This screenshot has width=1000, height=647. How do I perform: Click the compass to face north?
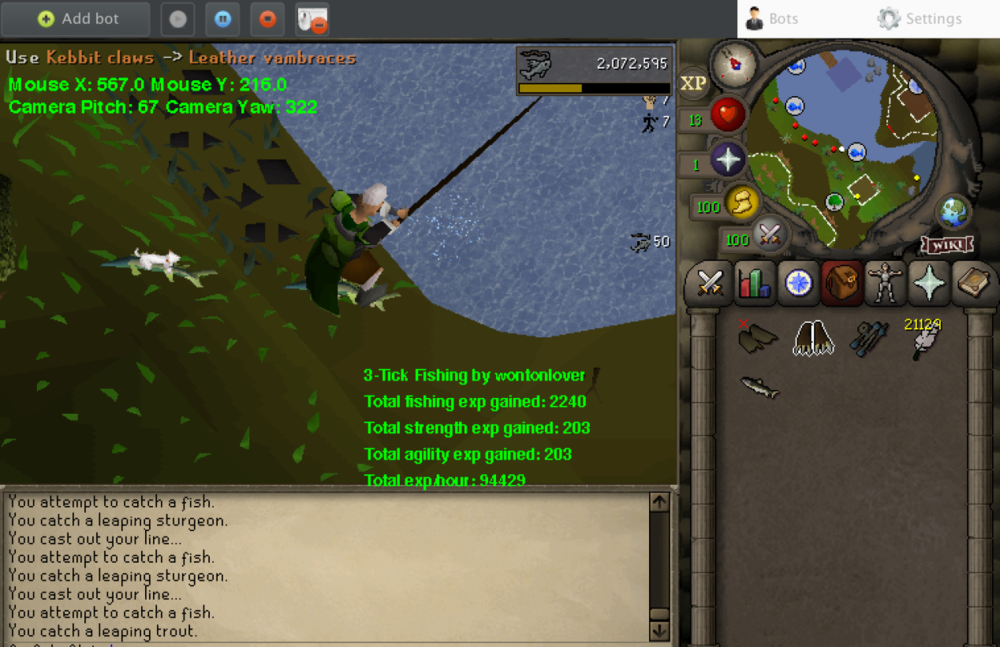click(x=733, y=64)
